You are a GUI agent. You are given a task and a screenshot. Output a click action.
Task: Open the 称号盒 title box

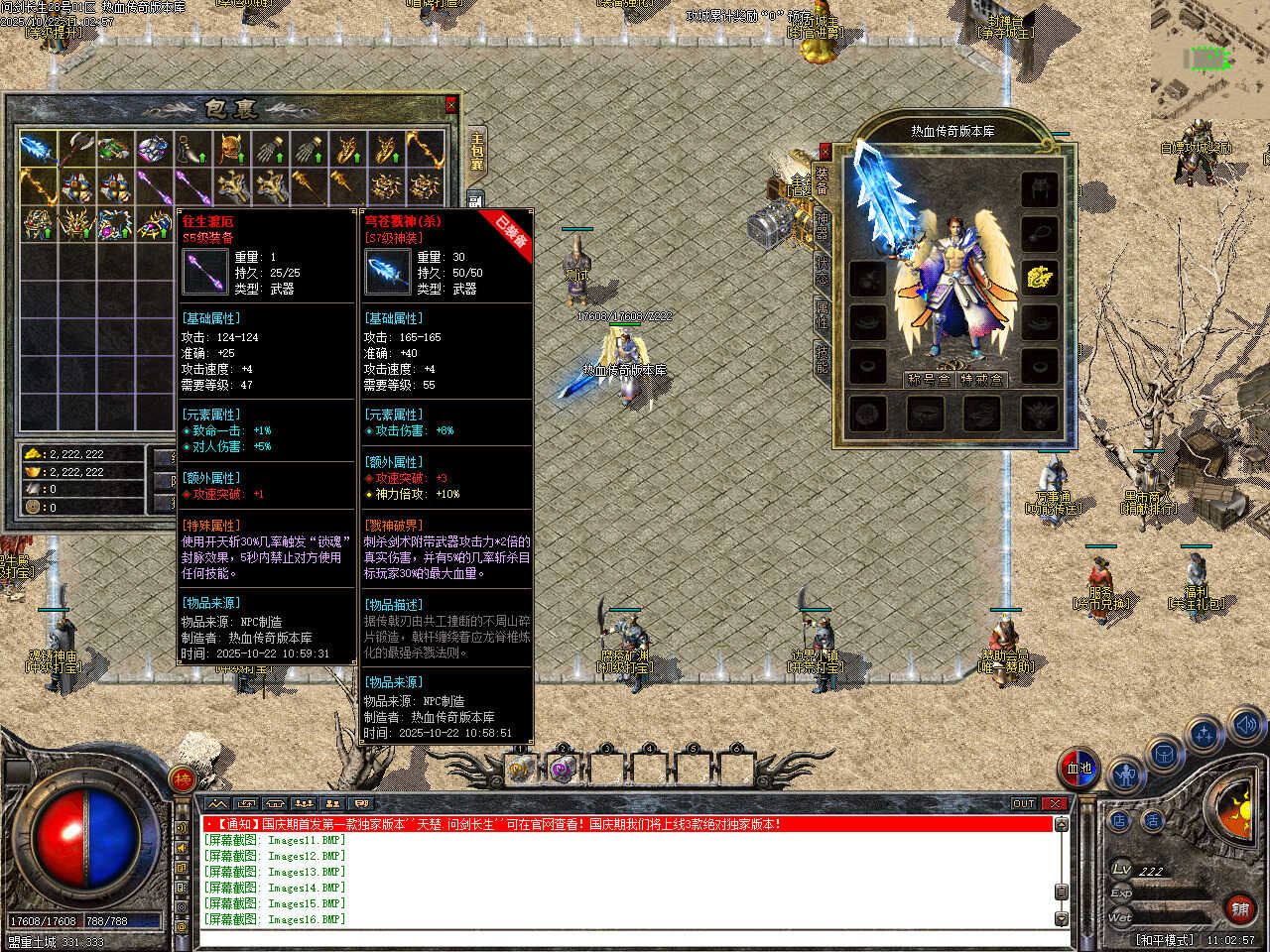coord(930,379)
